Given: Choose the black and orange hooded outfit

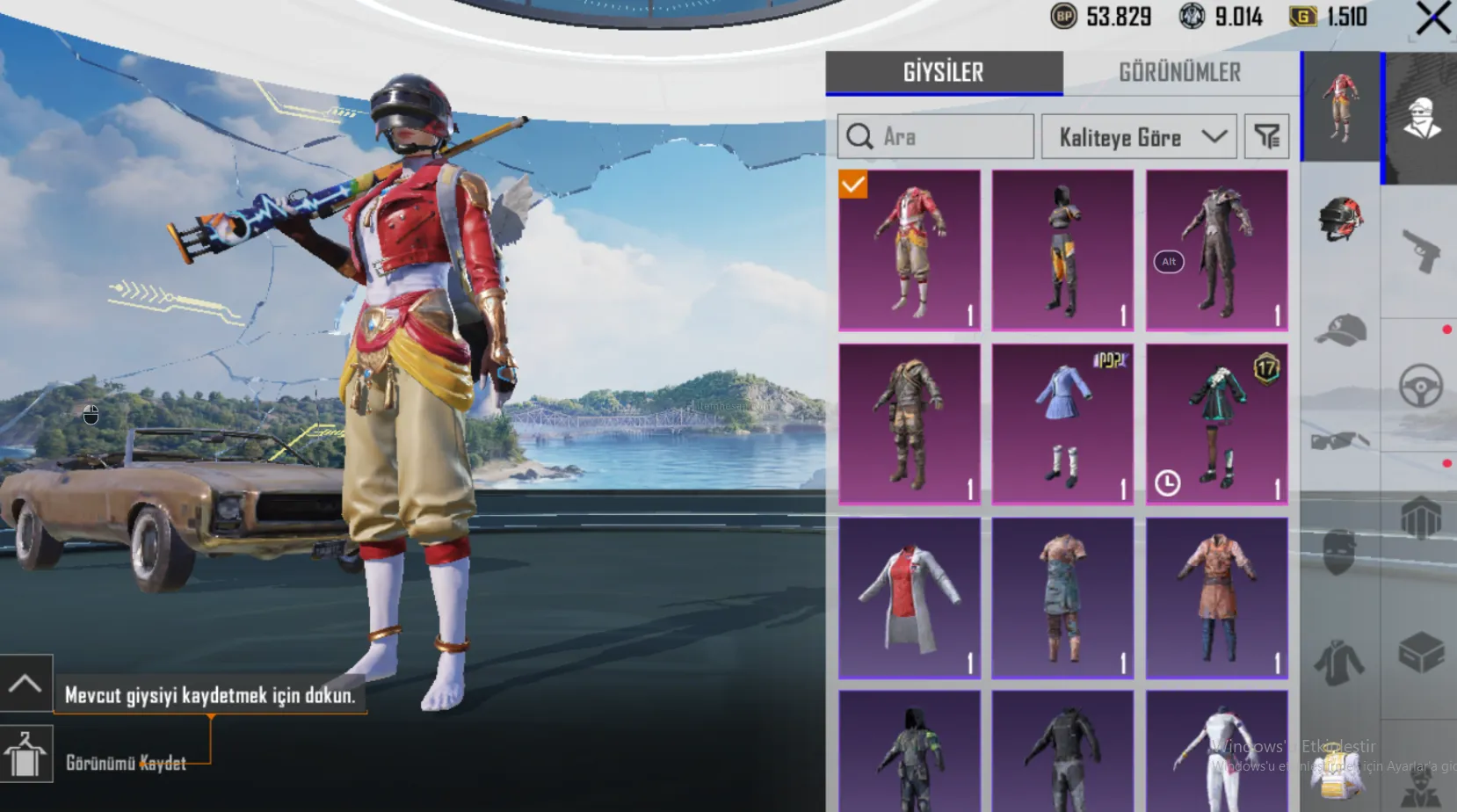Looking at the screenshot, I should point(1062,250).
